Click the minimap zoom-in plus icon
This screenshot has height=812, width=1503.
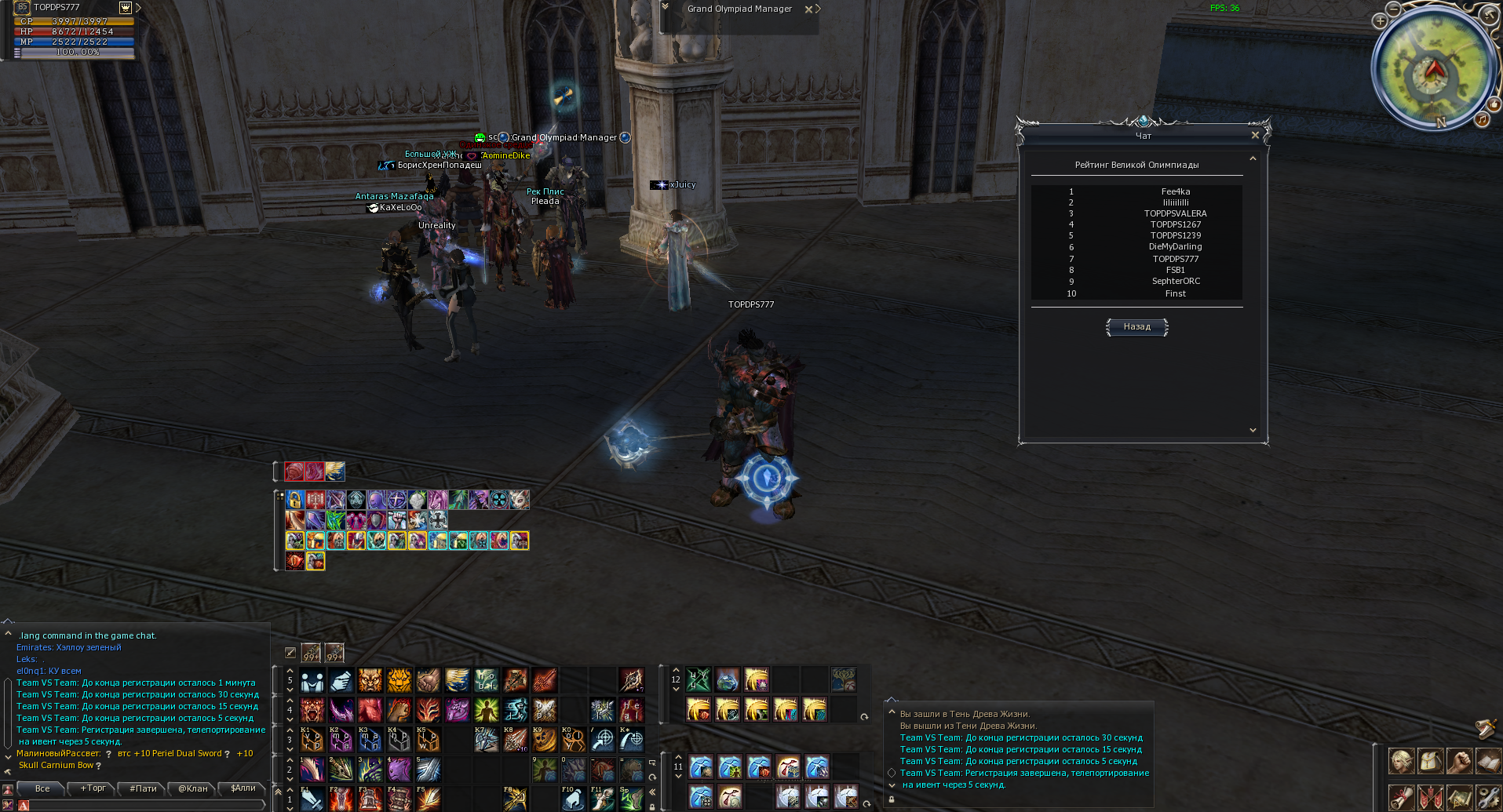tap(1380, 21)
